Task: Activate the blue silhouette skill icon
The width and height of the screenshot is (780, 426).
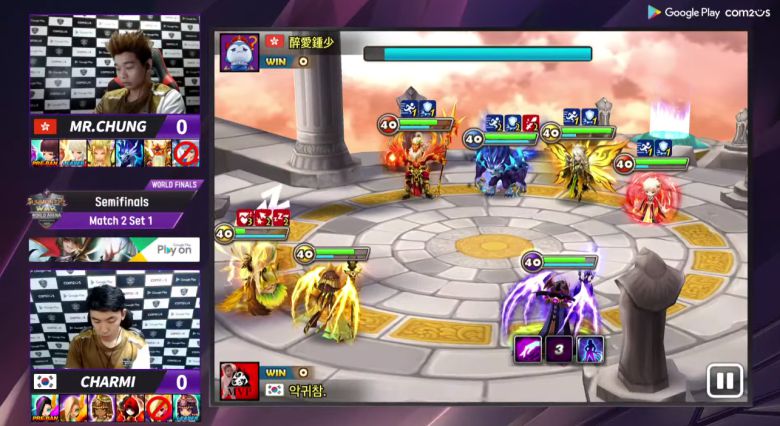Action: [590, 351]
